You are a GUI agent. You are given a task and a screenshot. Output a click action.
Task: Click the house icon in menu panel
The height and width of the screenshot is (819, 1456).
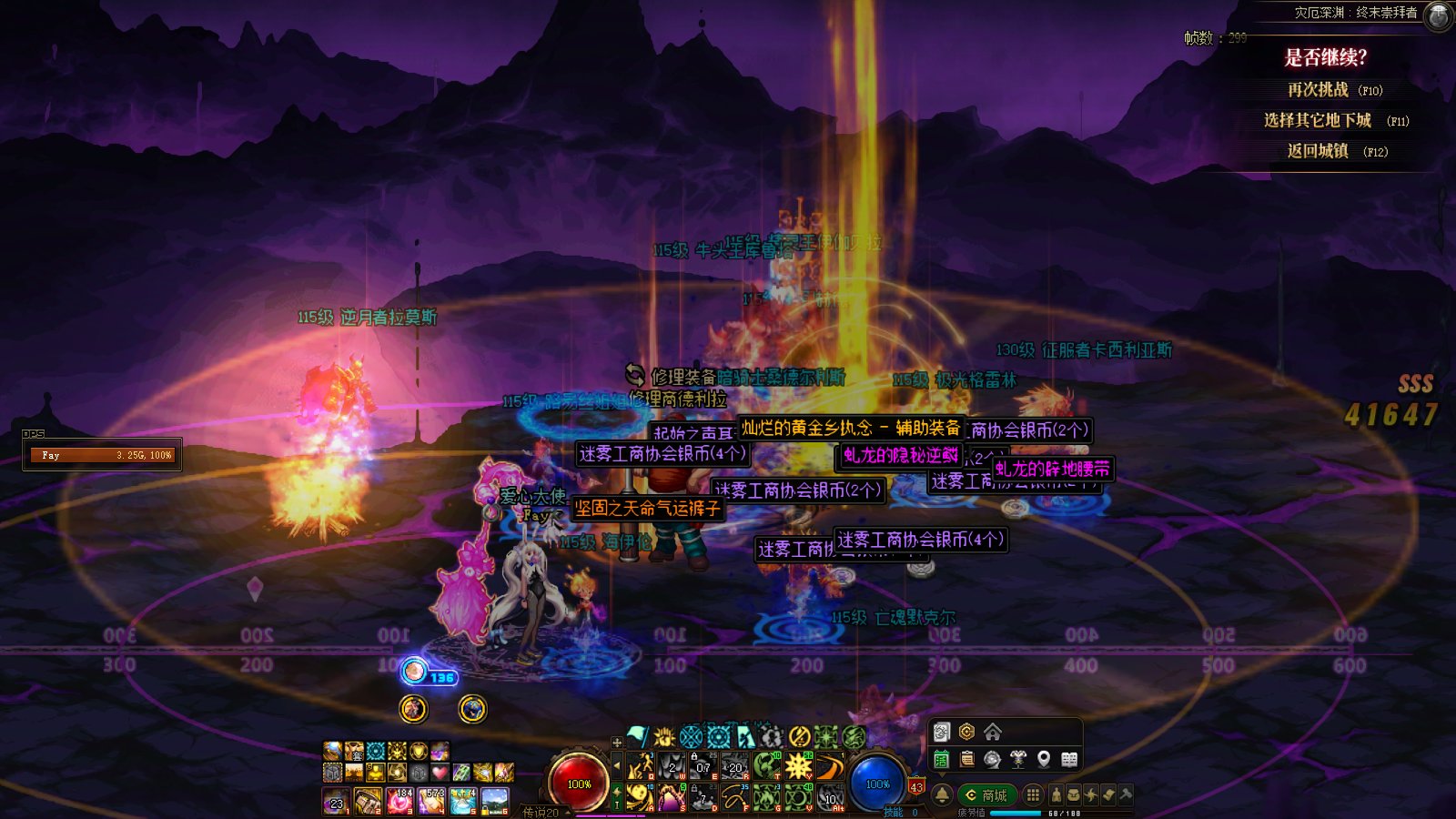click(x=993, y=732)
